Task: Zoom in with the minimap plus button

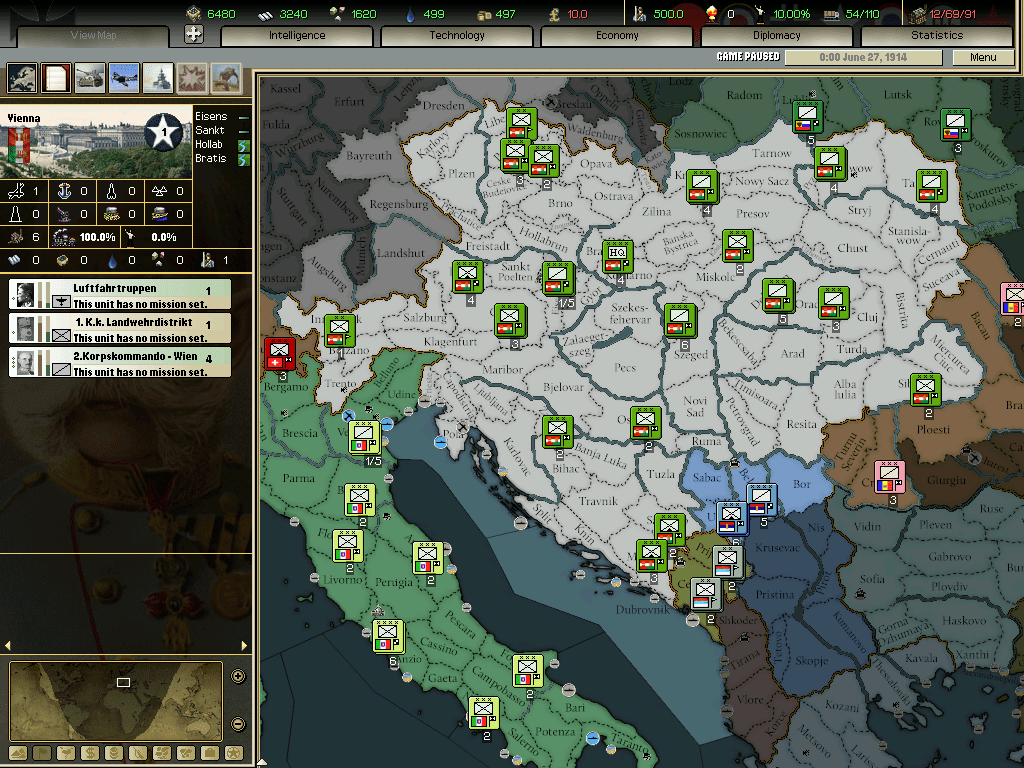Action: pos(238,676)
